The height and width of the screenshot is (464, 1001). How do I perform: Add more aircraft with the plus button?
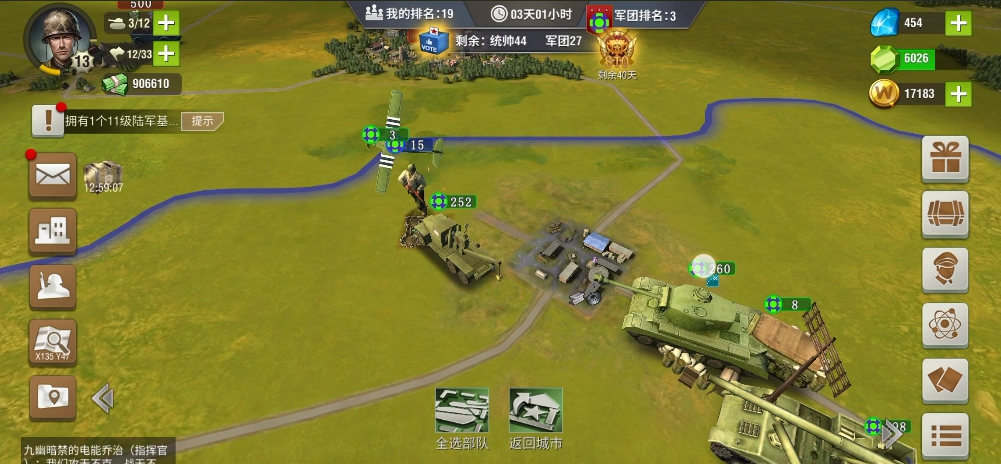point(166,53)
